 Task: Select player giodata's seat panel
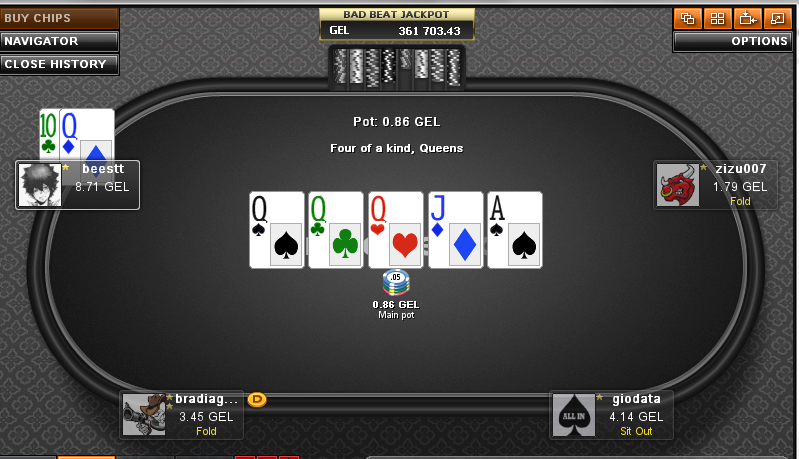coord(636,413)
